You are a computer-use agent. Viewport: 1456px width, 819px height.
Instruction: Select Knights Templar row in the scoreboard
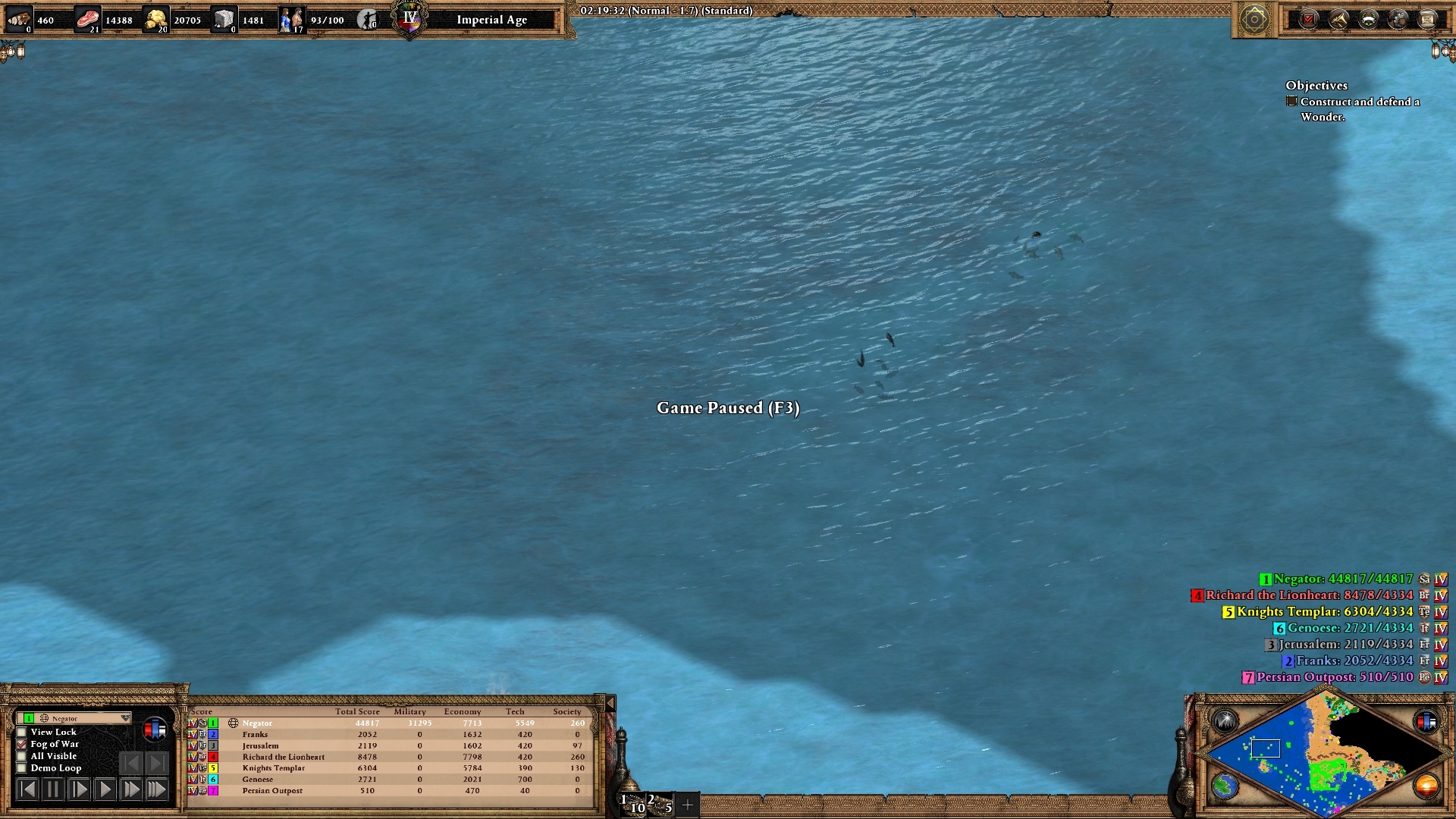pos(275,767)
